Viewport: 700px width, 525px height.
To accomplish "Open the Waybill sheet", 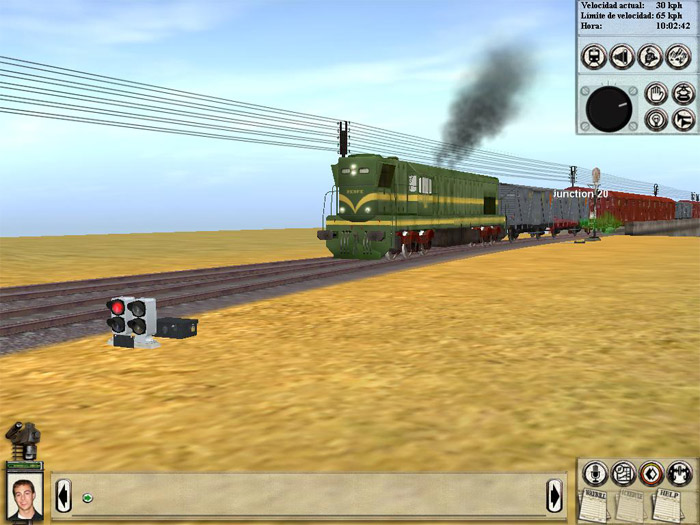I will (x=596, y=505).
